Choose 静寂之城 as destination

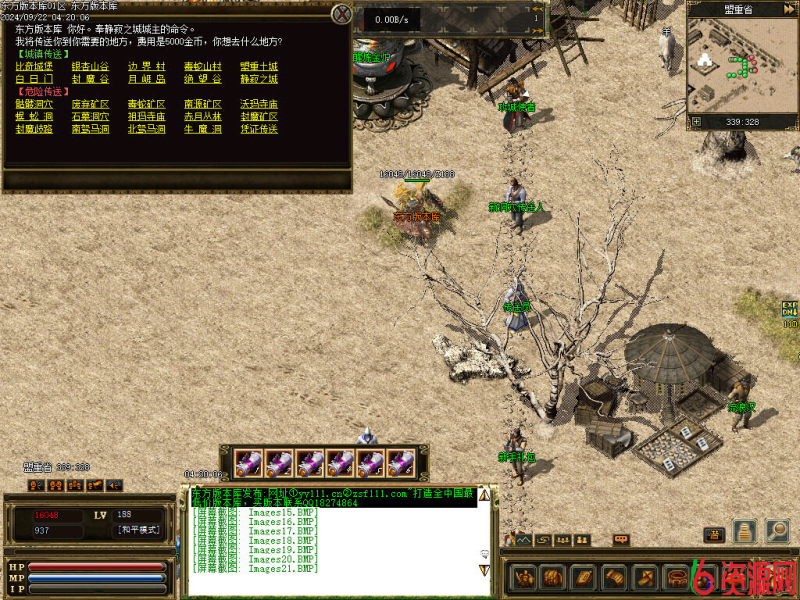pyautogui.click(x=259, y=79)
